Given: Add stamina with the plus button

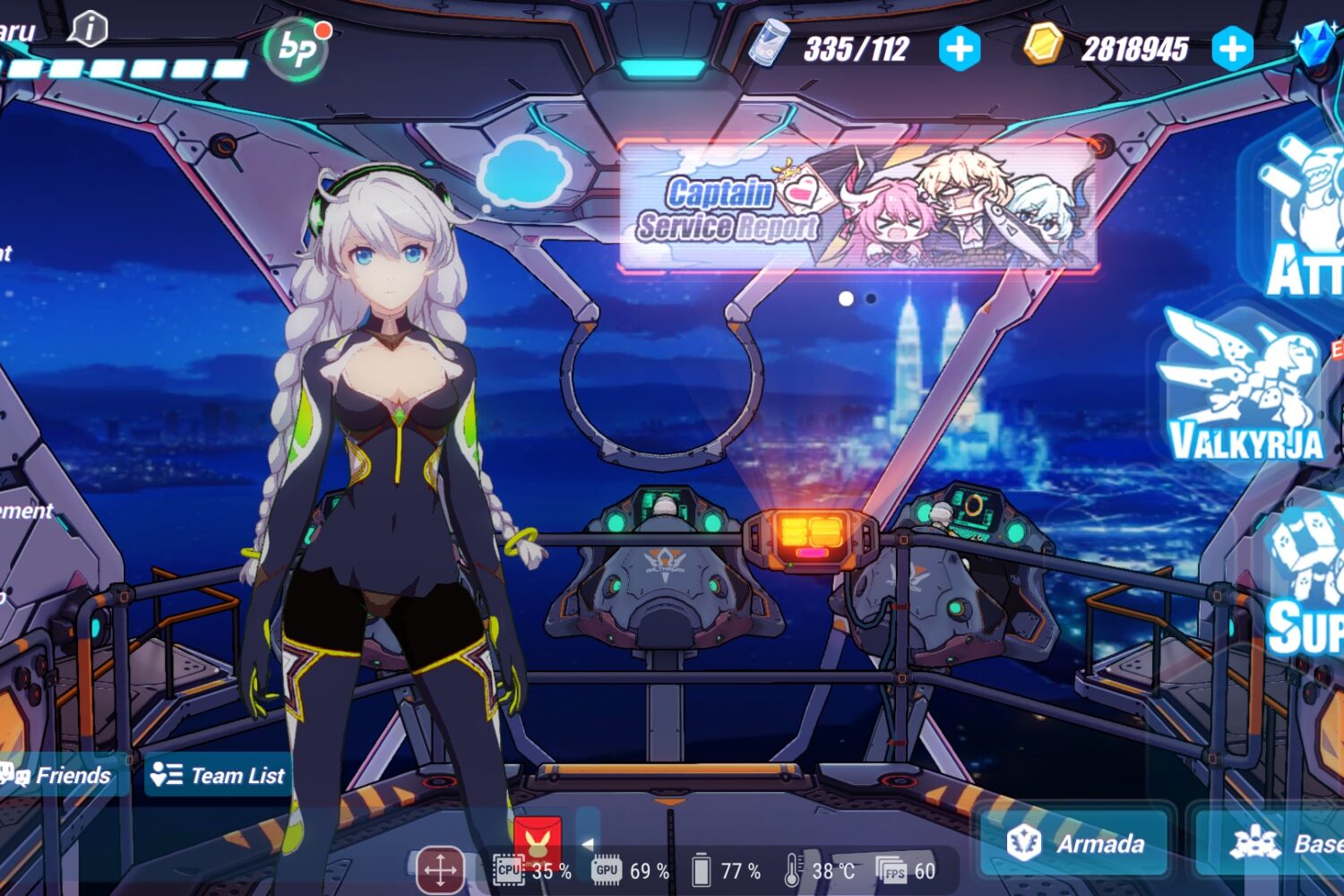Looking at the screenshot, I should pyautogui.click(x=960, y=48).
